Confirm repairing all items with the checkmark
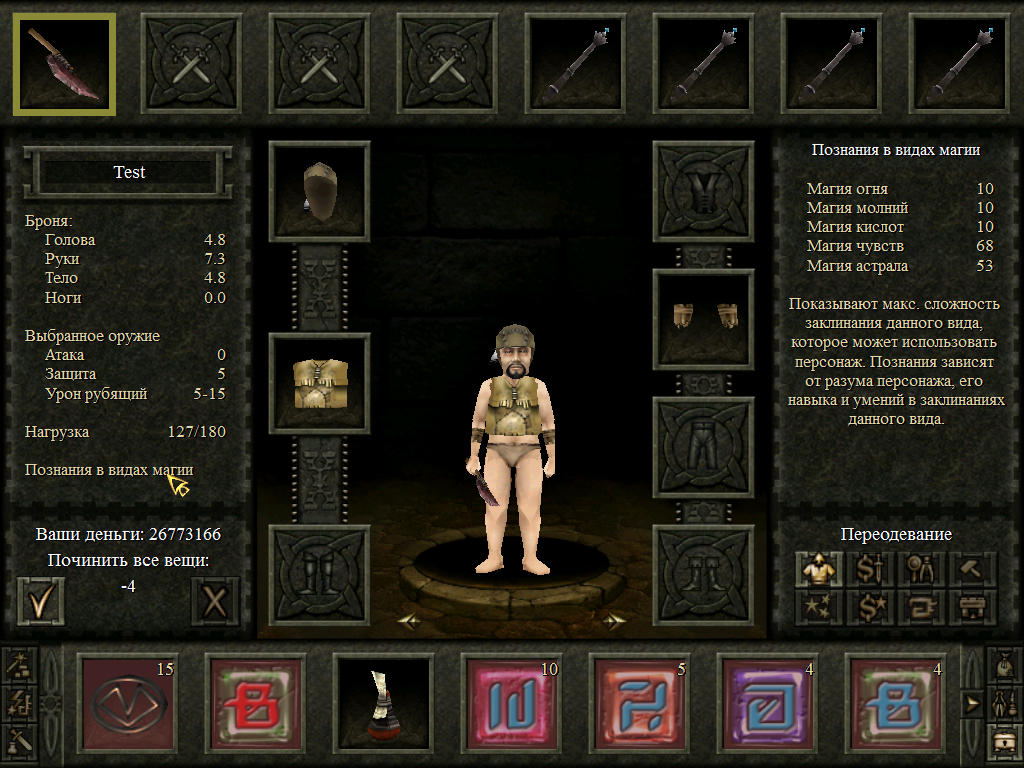The image size is (1024, 768). pyautogui.click(x=42, y=600)
